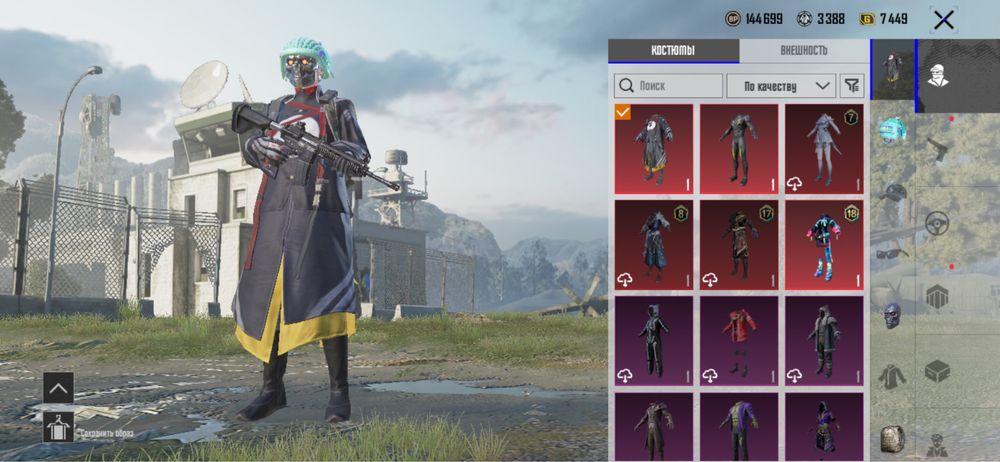The image size is (1000, 462).
Task: Choose the neon costume with level 18 badge
Action: pos(824,245)
